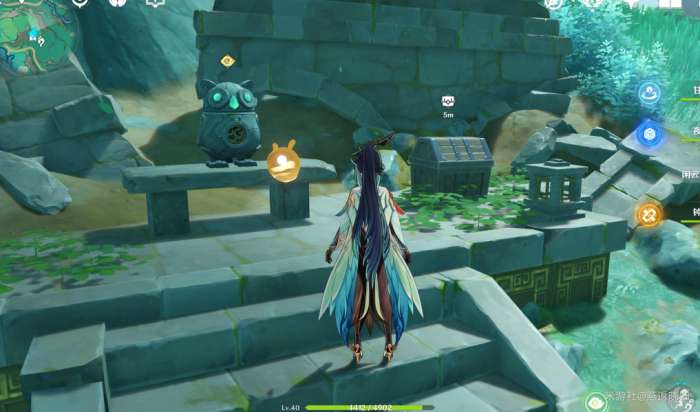This screenshot has width=700, height=412.
Task: Select the party member with the blue cube icon
Action: tap(649, 133)
